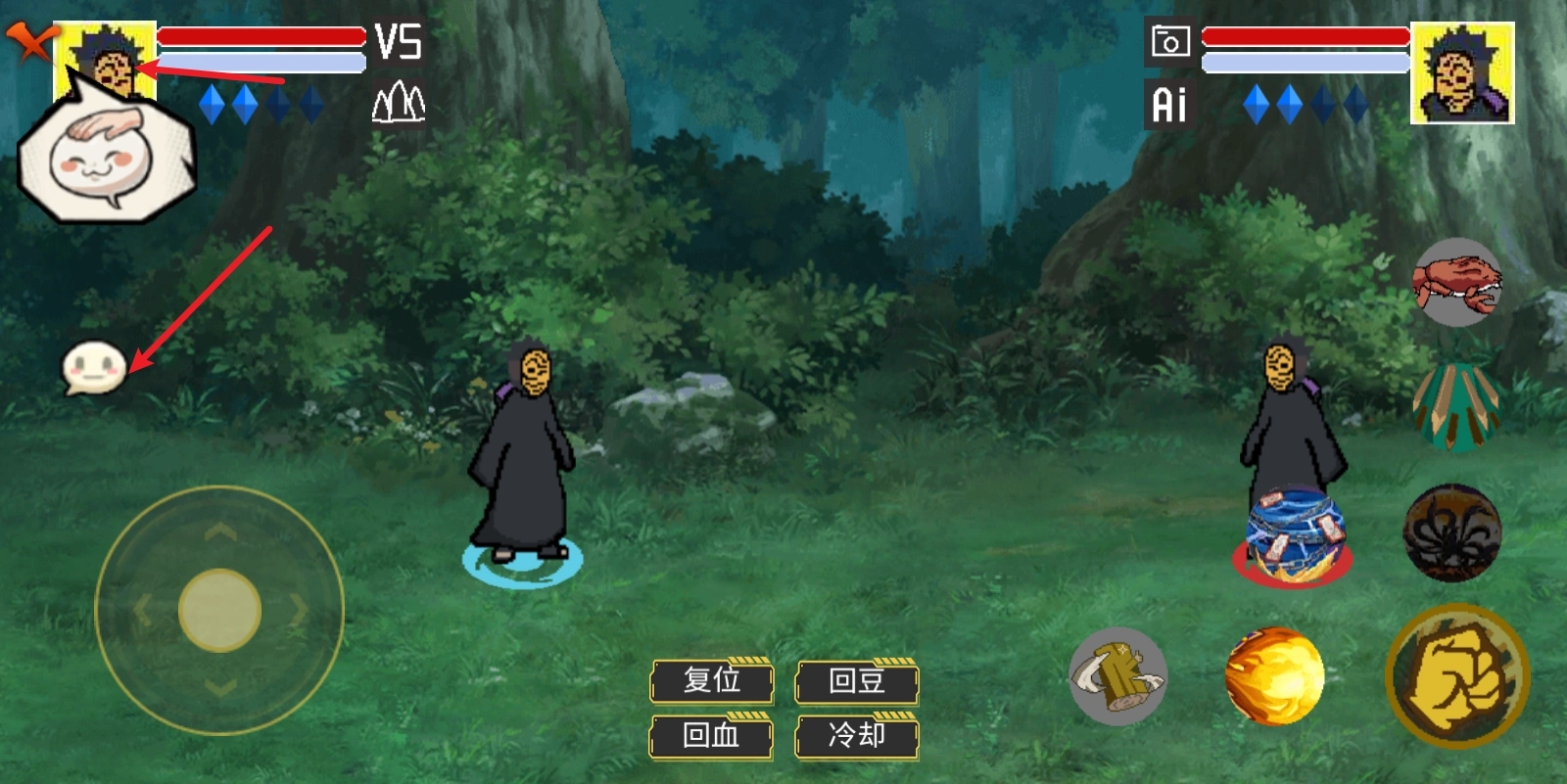Activate the 冷却 cooldown reset button
This screenshot has height=784, width=1567.
[857, 735]
